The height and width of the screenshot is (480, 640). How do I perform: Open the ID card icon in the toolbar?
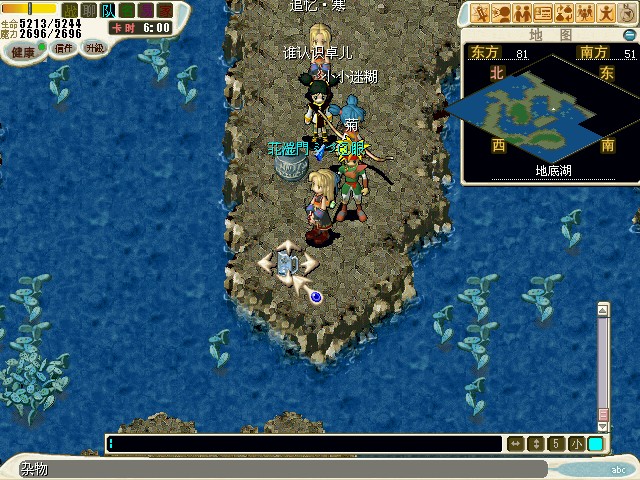click(543, 13)
